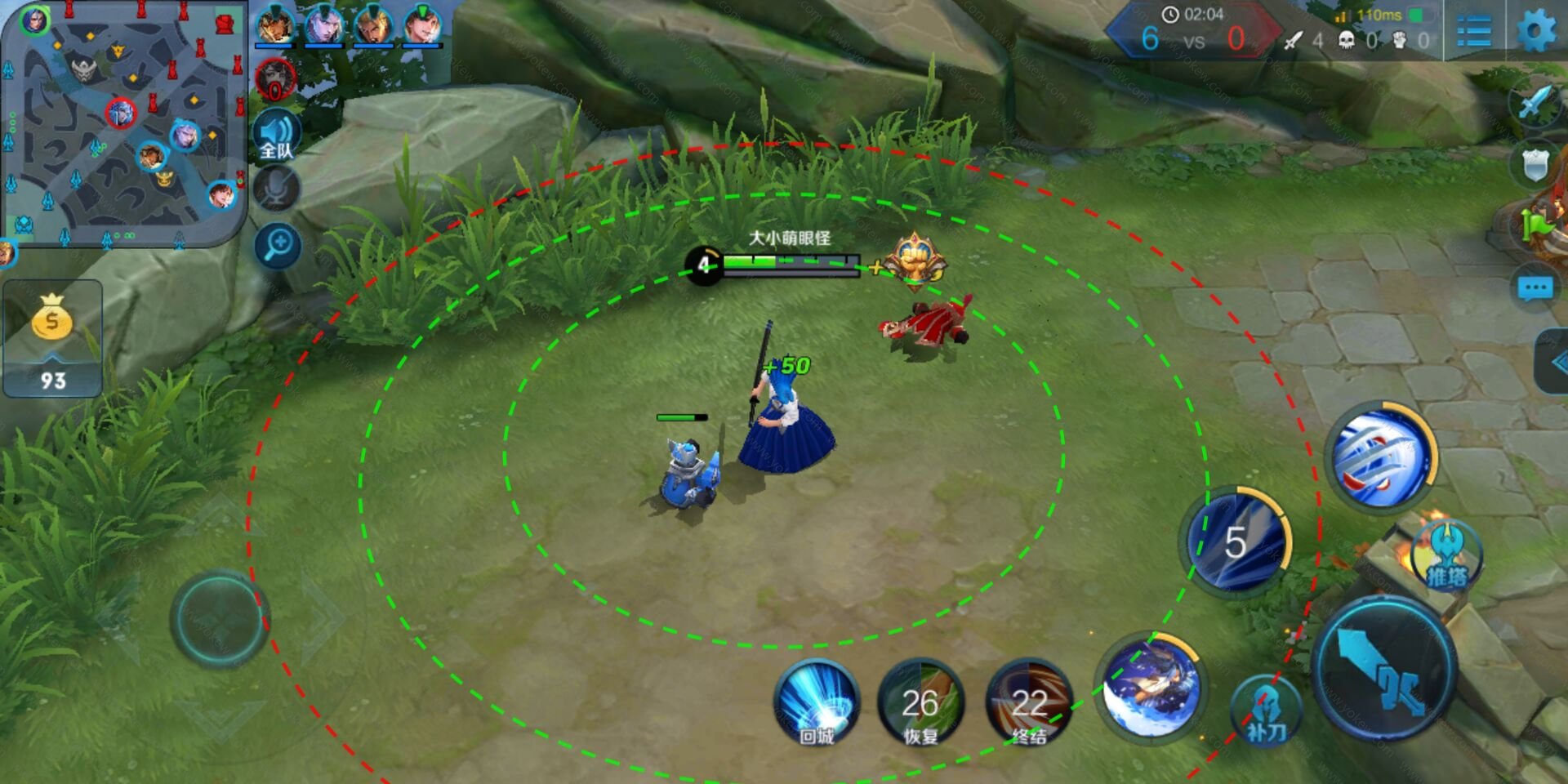Cast the skill showing cooldown 5
The height and width of the screenshot is (784, 1568).
(x=1236, y=541)
